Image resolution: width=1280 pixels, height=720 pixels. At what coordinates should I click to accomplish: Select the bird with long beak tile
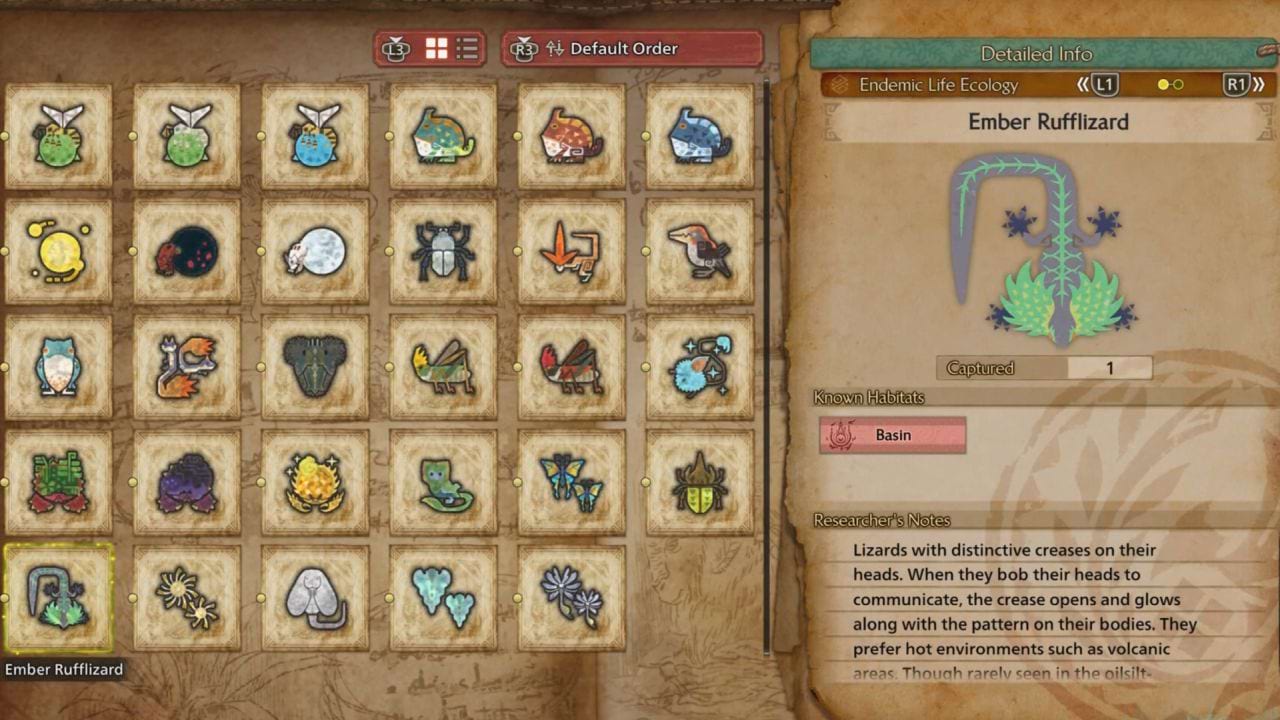[x=700, y=251]
